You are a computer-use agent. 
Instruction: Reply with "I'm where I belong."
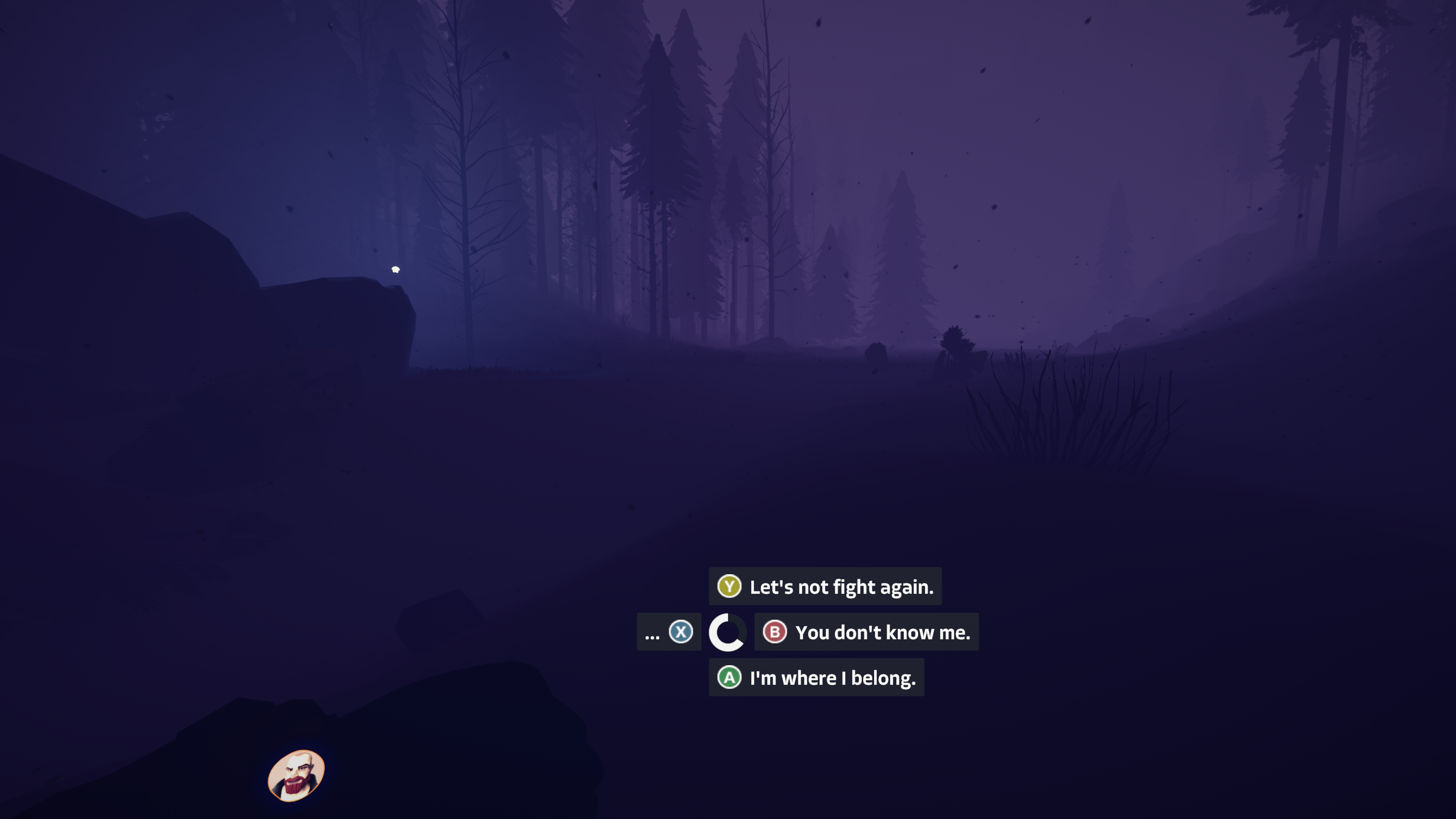click(816, 678)
